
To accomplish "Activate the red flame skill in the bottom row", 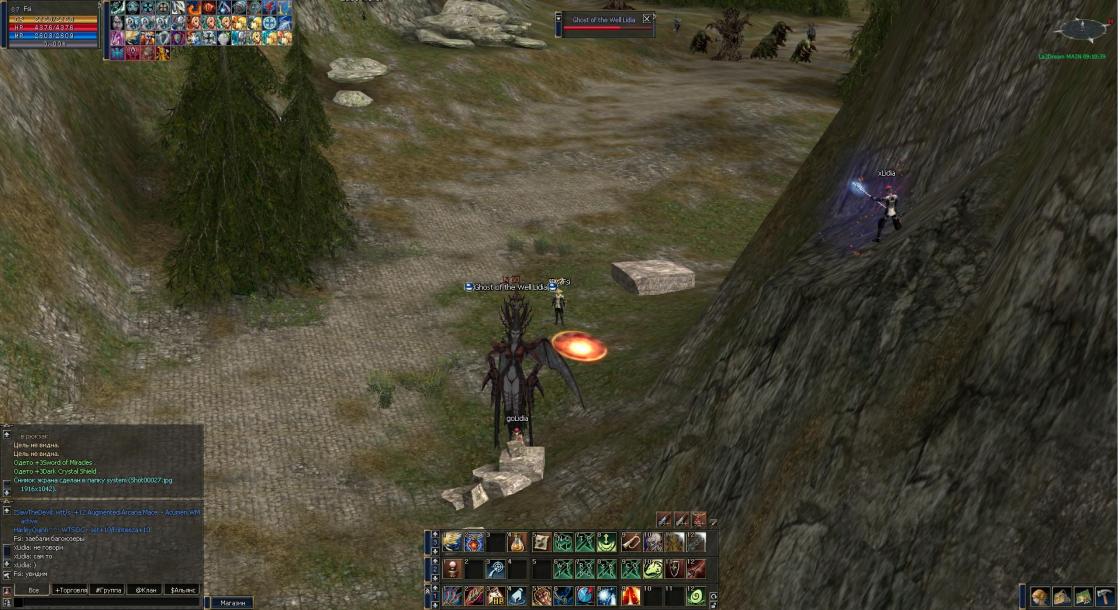I will (630, 596).
